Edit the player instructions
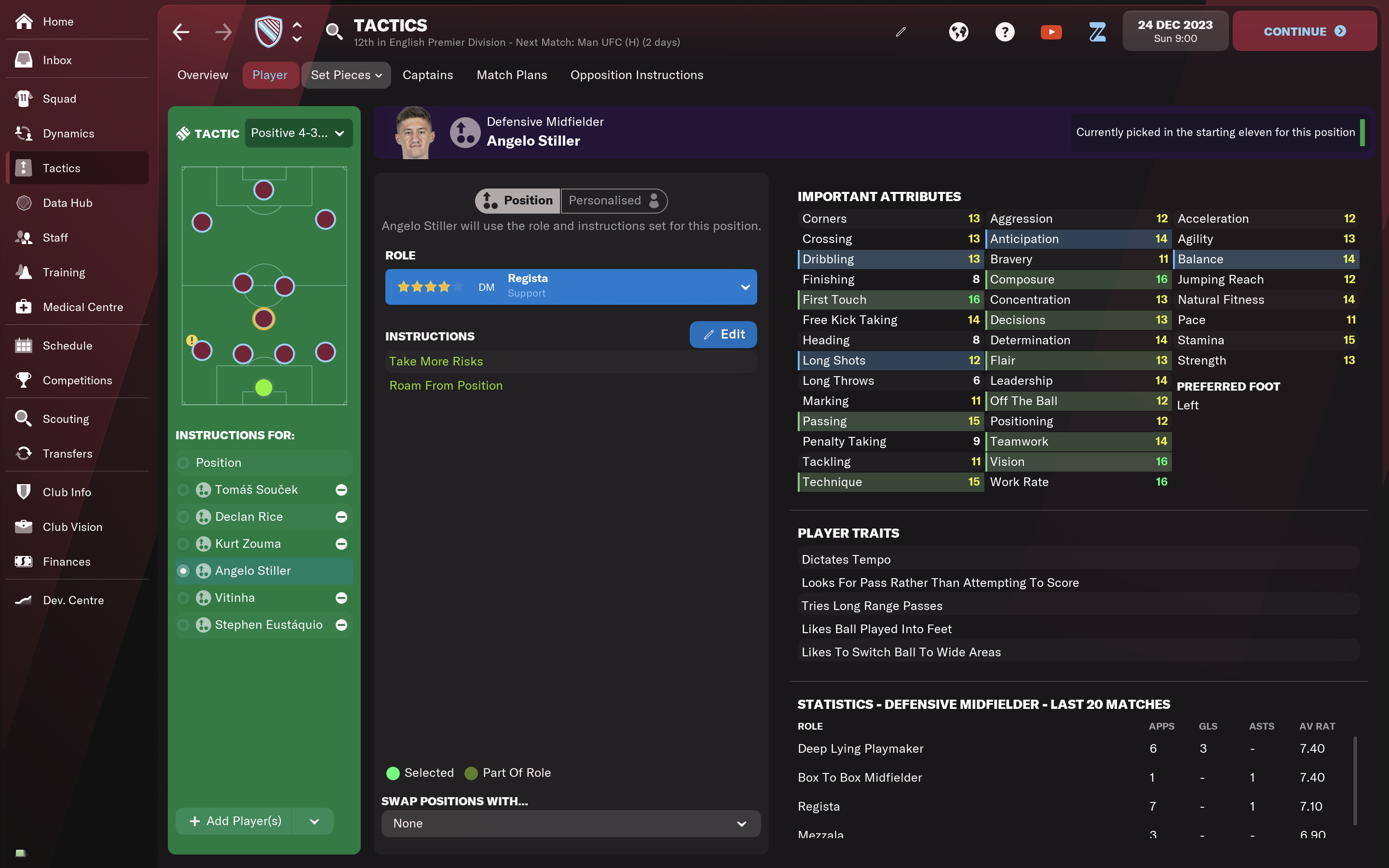 click(722, 335)
